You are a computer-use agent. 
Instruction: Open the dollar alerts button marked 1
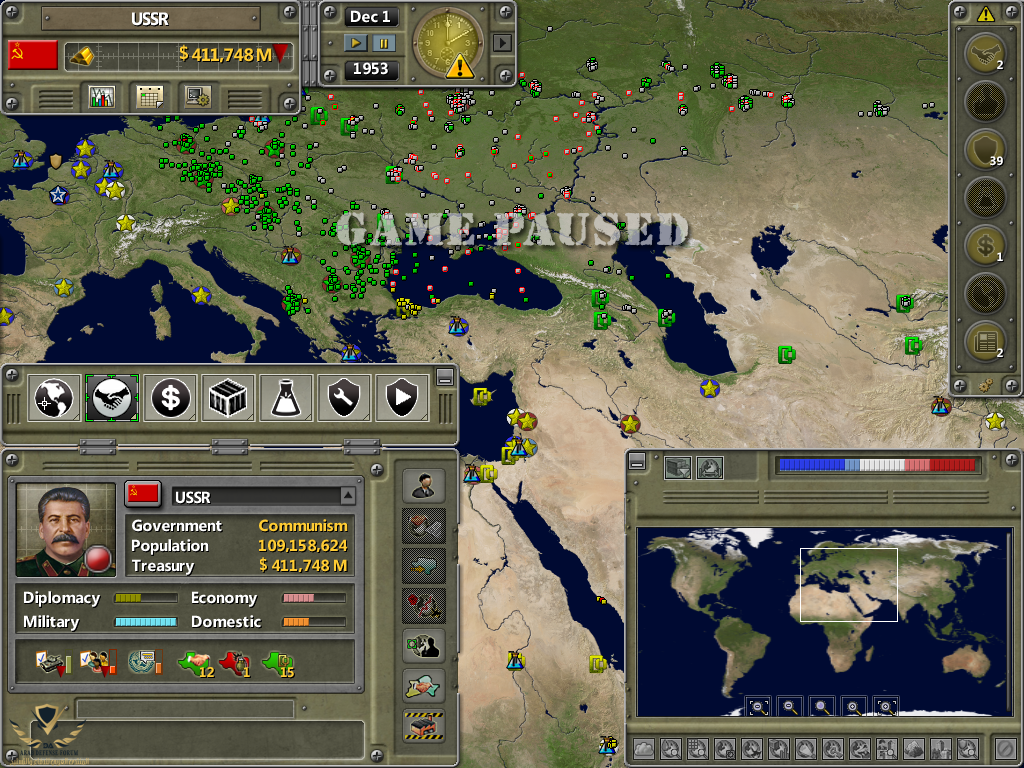click(985, 245)
